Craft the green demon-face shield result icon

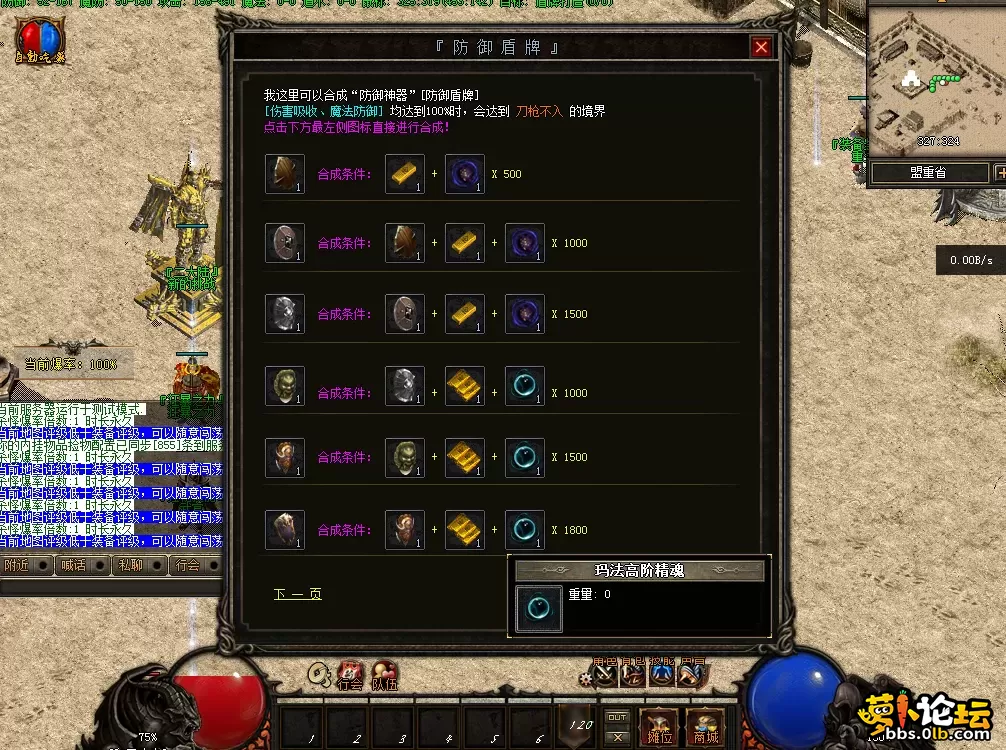[285, 385]
